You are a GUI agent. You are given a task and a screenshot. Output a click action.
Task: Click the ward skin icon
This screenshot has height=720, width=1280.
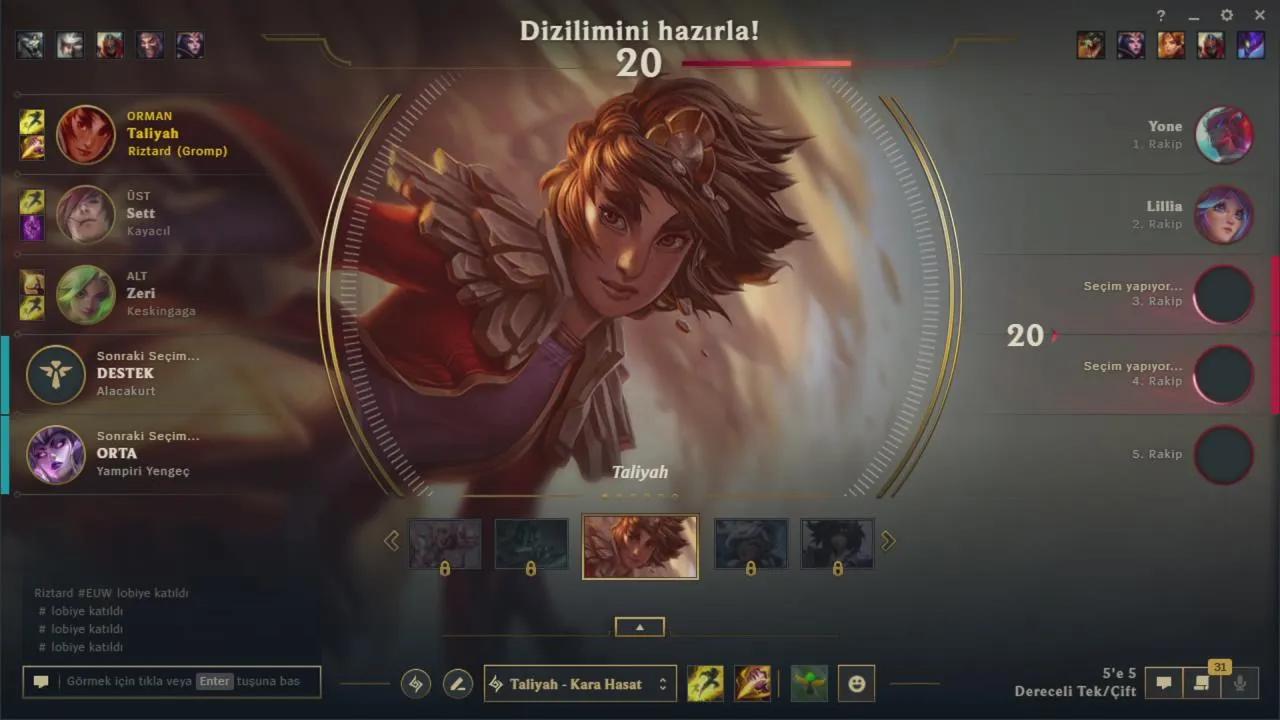tap(809, 683)
